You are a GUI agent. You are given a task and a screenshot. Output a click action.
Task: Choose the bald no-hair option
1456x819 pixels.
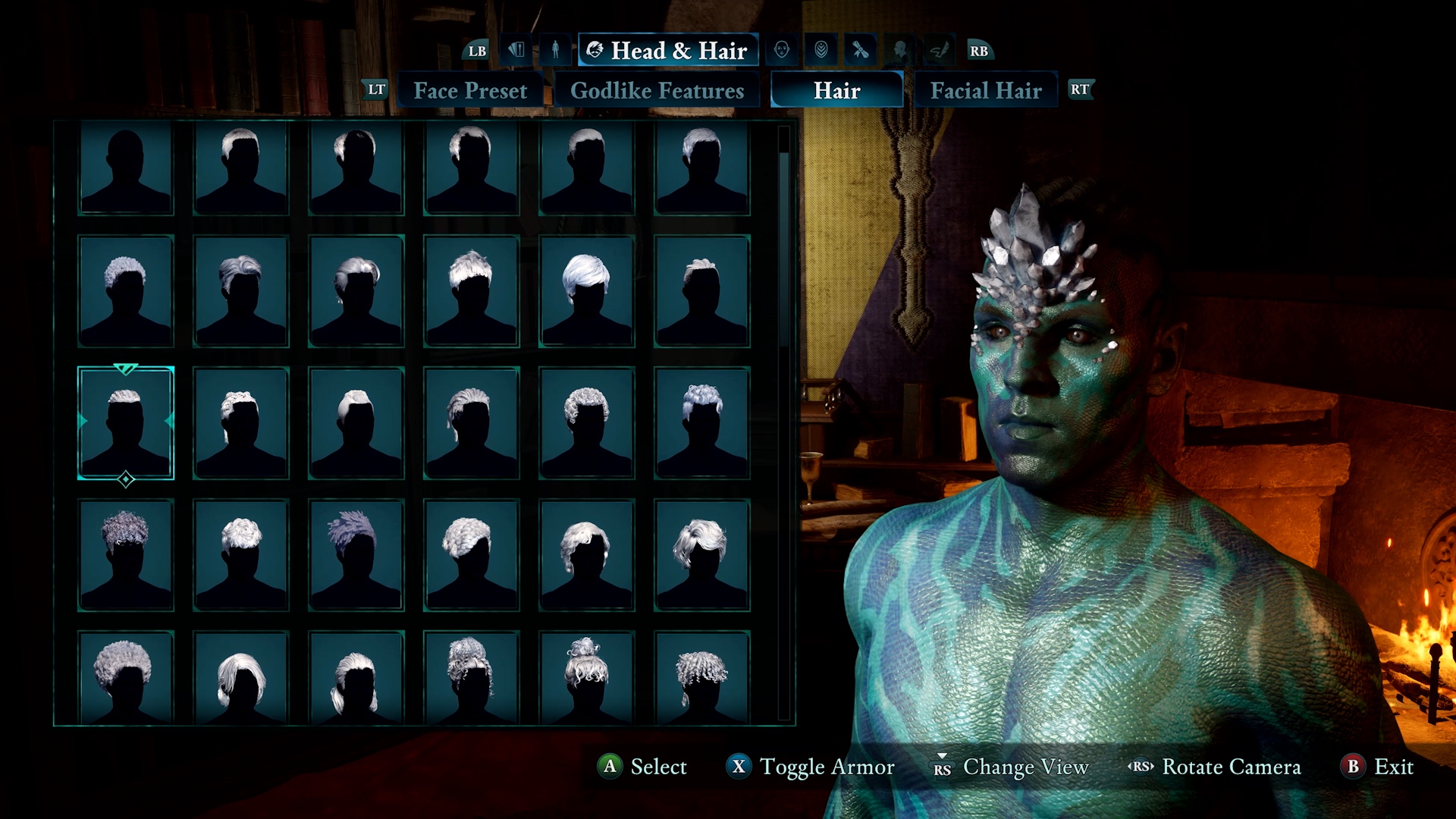click(126, 168)
